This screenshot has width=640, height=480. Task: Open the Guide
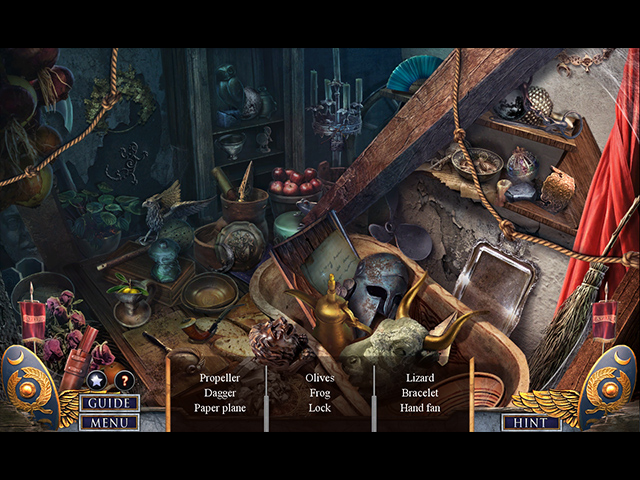point(110,402)
